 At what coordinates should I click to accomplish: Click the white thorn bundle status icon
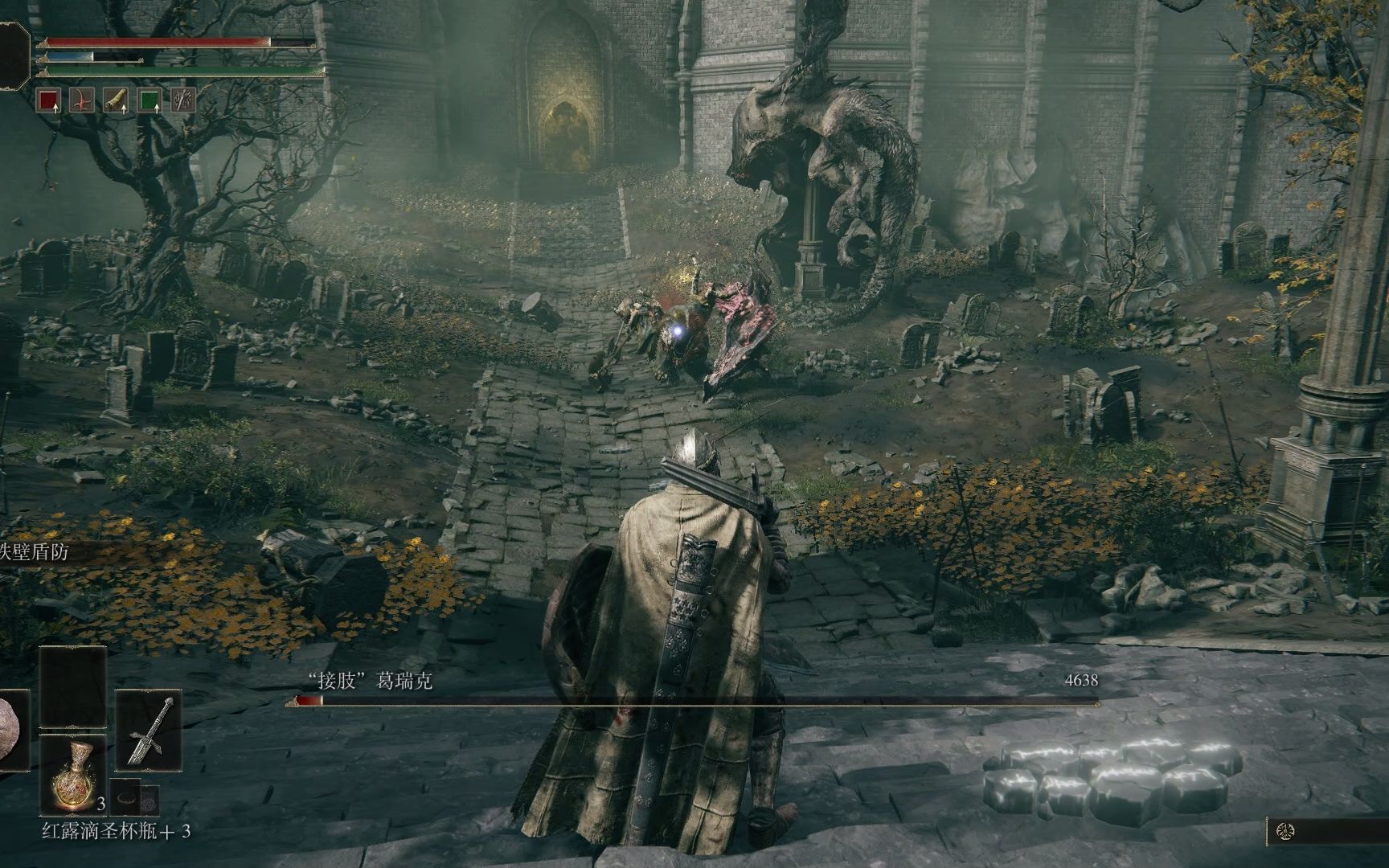pos(184,100)
